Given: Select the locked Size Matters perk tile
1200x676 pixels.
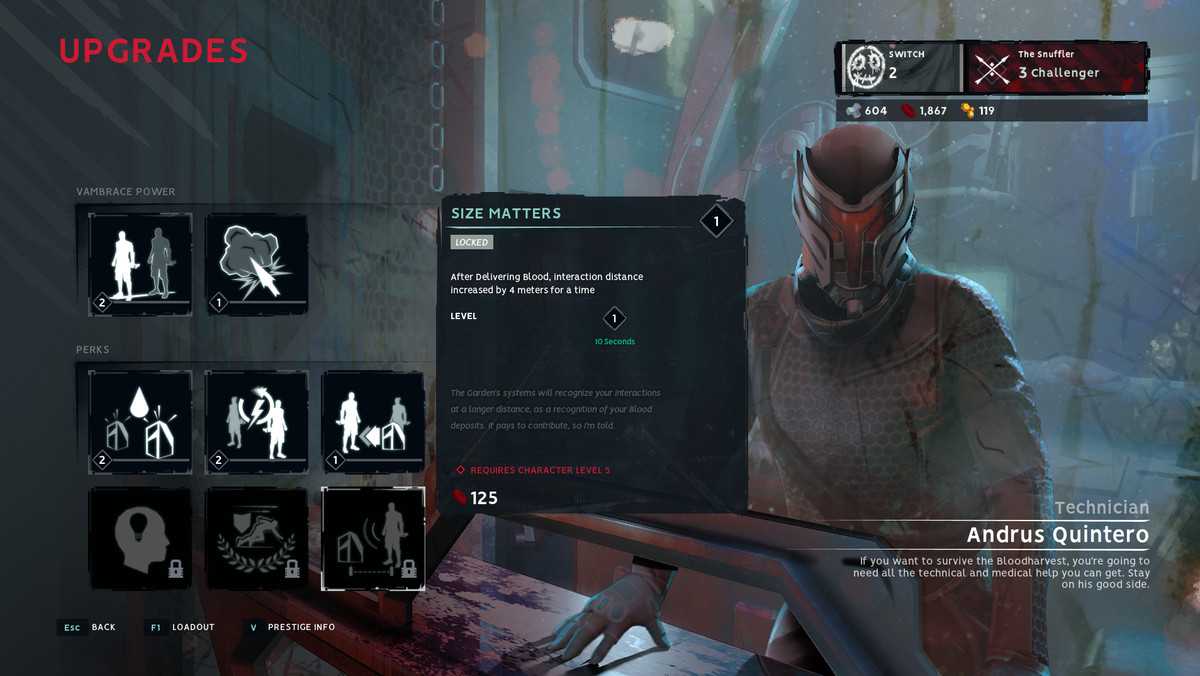Looking at the screenshot, I should (372, 538).
